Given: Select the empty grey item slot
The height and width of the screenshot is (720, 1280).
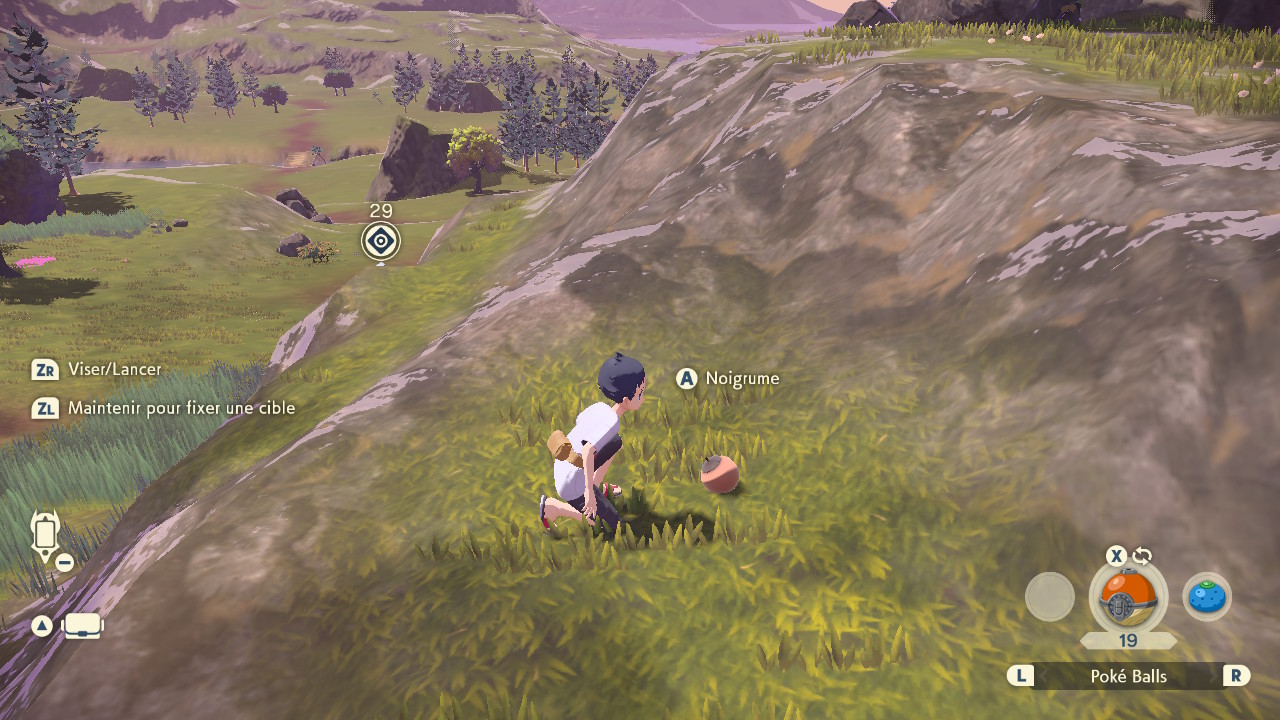Looking at the screenshot, I should point(1050,598).
